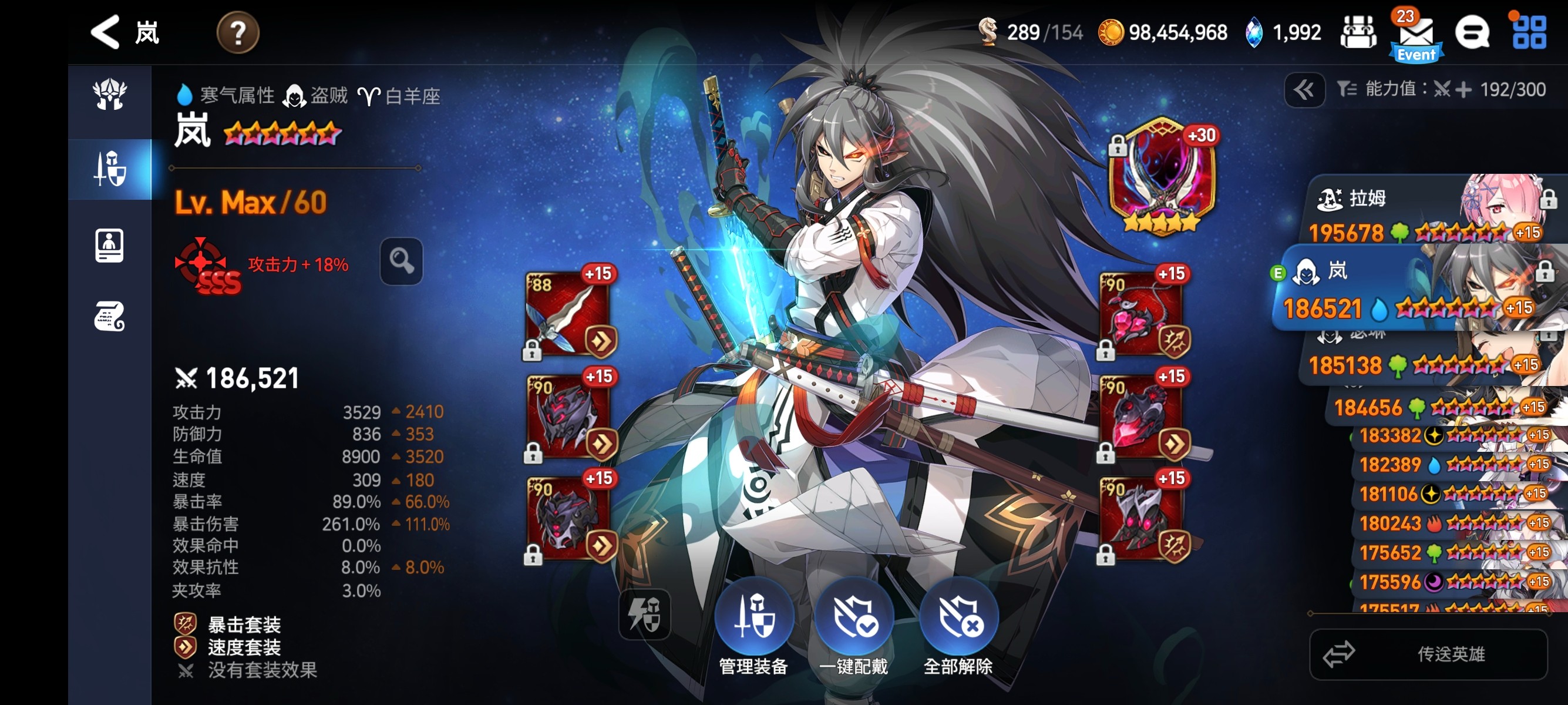The width and height of the screenshot is (1568, 705).
Task: Open 传送英雄 hero transfer button
Action: [x=1428, y=654]
